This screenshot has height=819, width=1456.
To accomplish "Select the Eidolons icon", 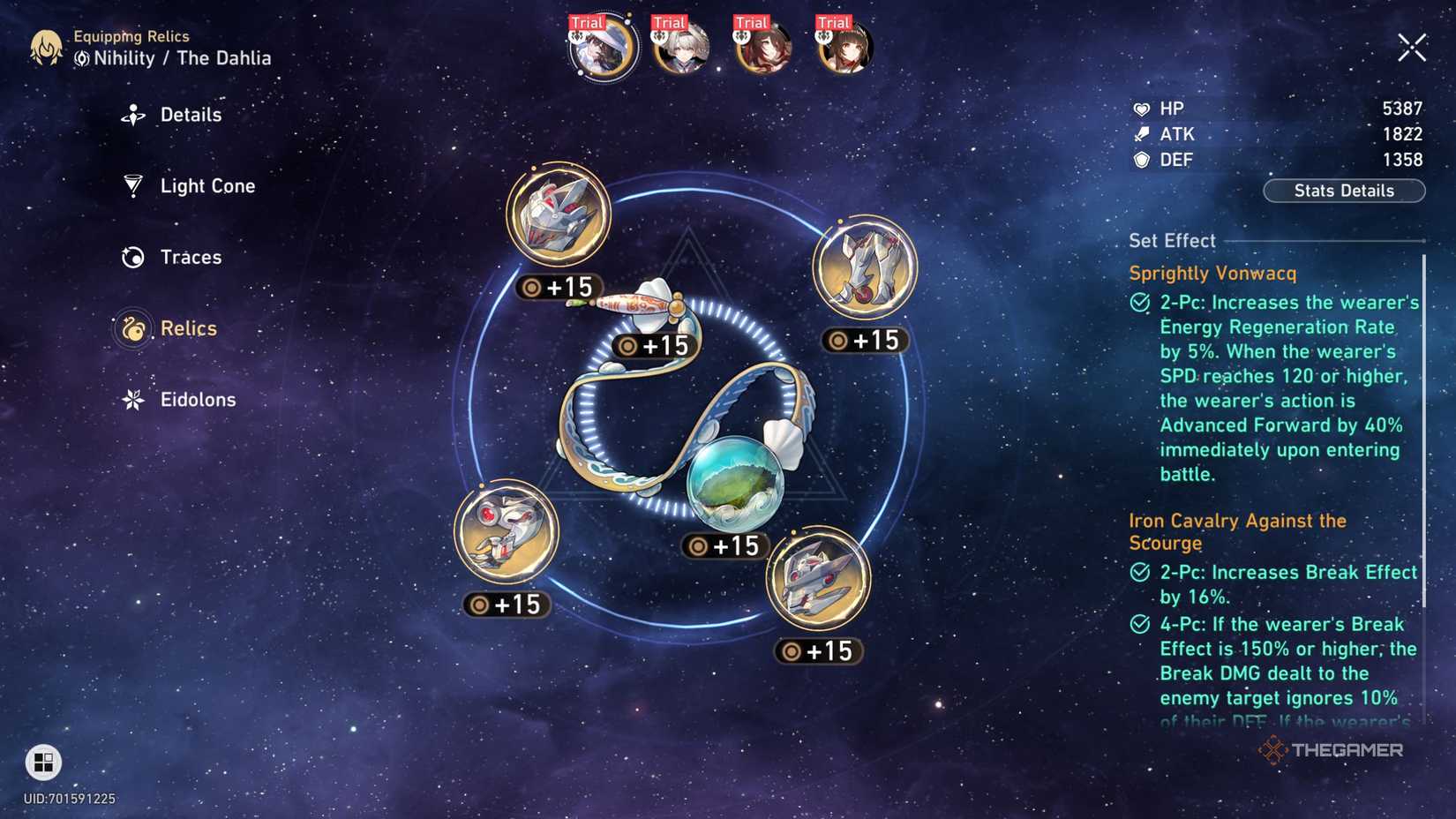I will 132,399.
